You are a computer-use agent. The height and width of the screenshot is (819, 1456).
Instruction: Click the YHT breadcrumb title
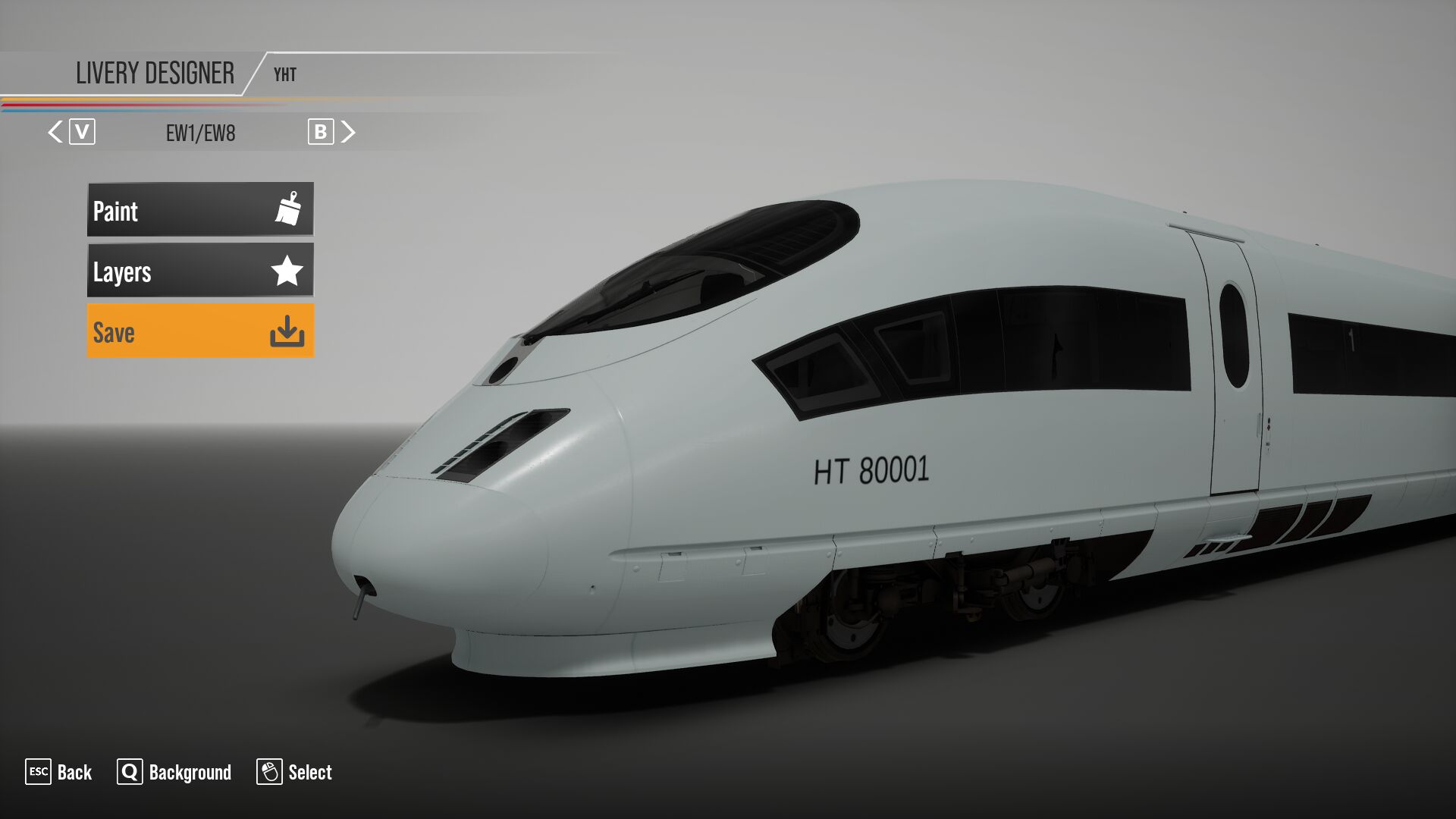pos(284,74)
